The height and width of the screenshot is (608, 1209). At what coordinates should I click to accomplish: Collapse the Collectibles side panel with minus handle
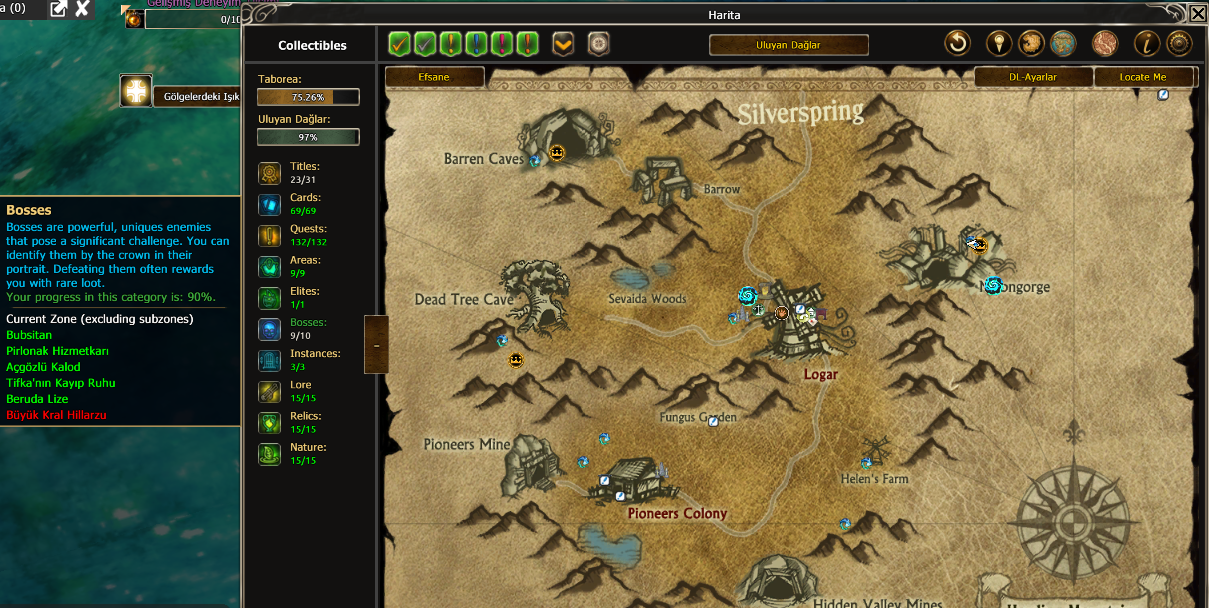coord(376,345)
